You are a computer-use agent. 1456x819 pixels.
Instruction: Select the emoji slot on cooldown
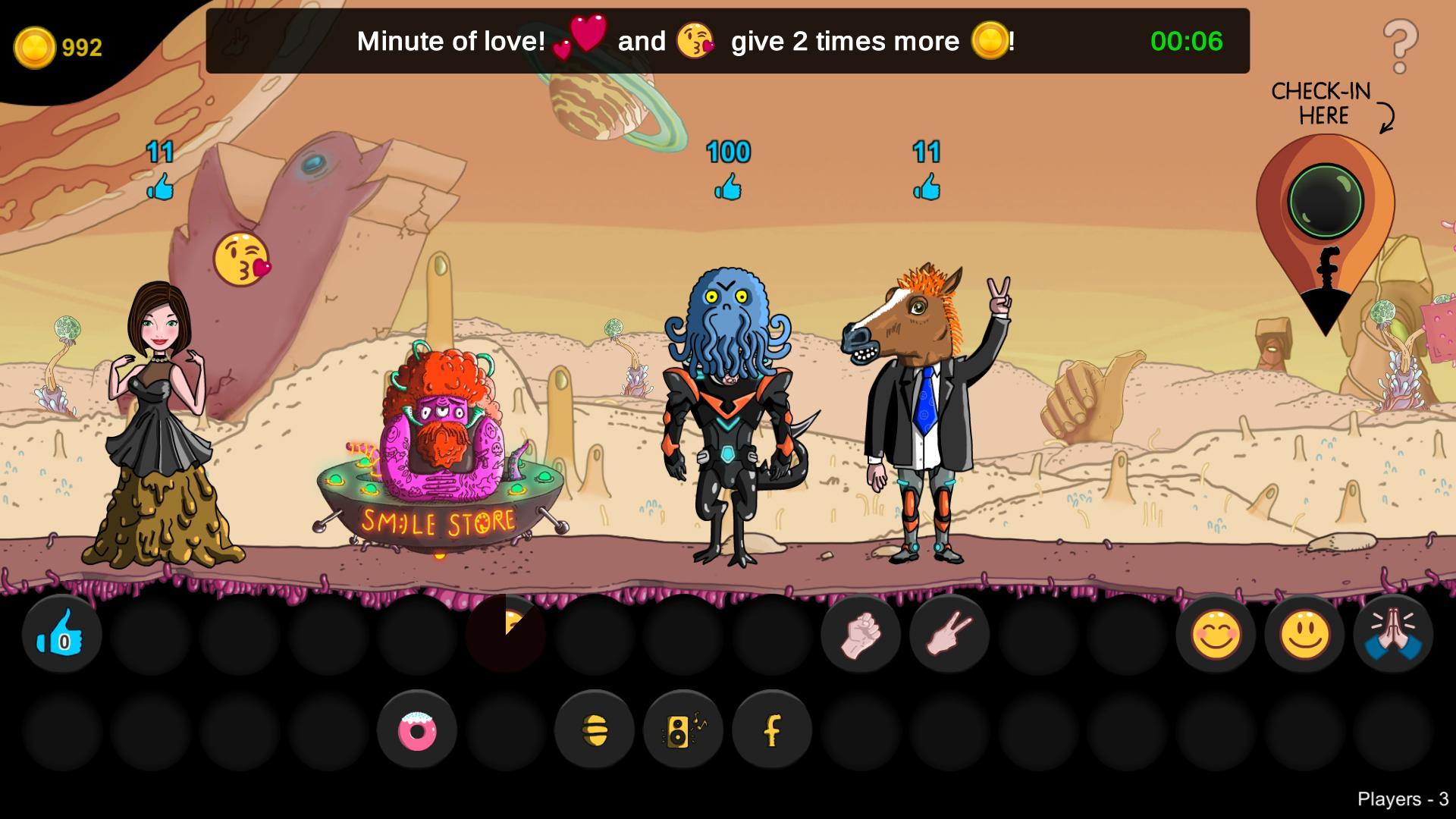[x=506, y=634]
